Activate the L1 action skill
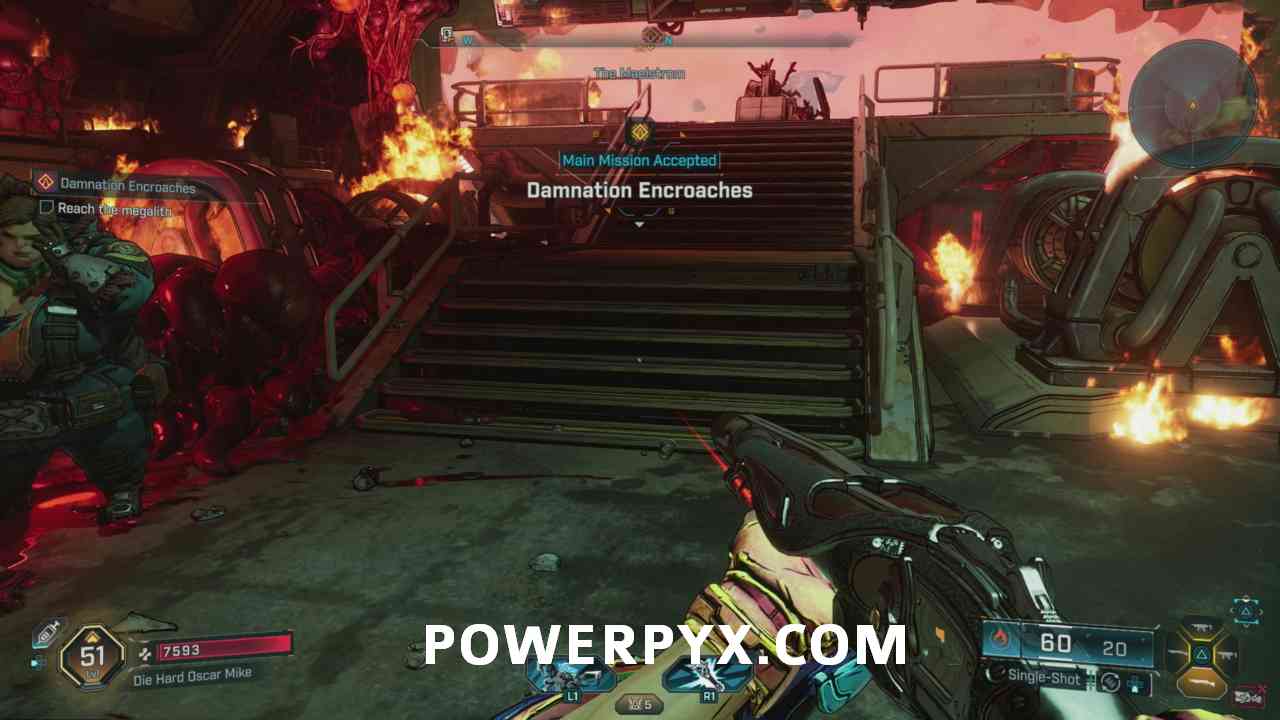Image resolution: width=1280 pixels, height=720 pixels. (x=572, y=677)
